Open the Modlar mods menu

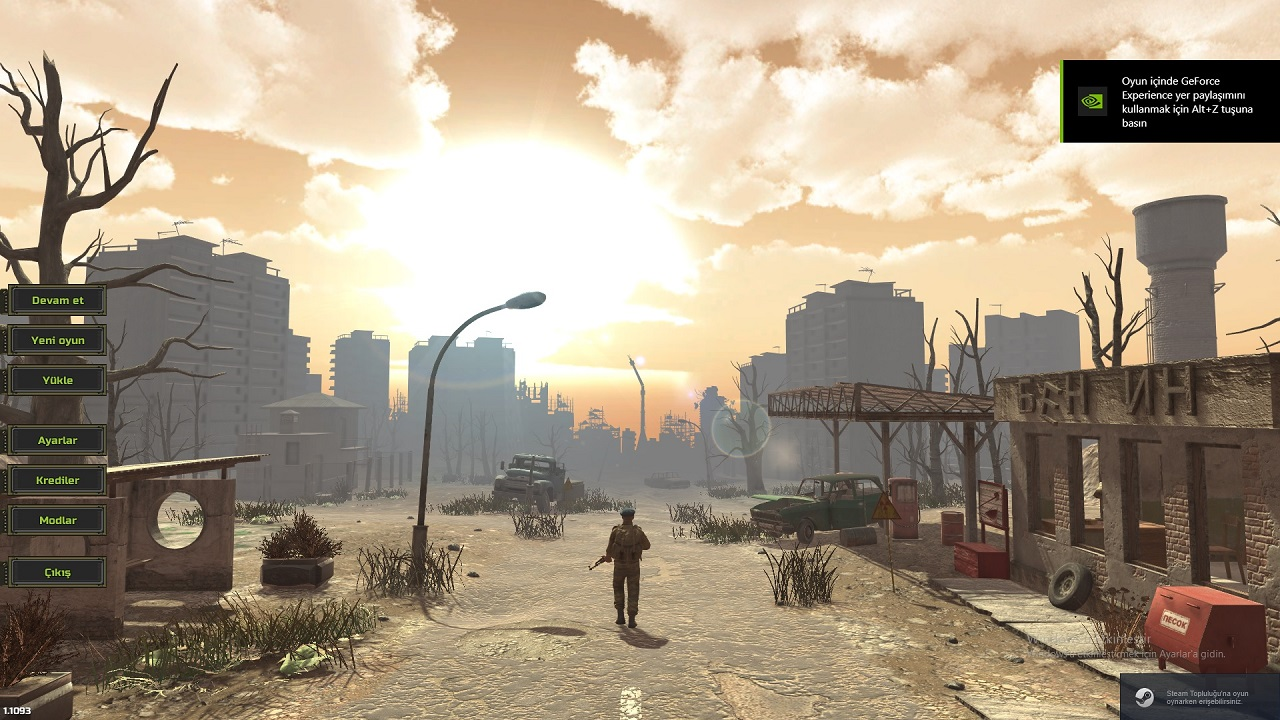click(x=57, y=520)
